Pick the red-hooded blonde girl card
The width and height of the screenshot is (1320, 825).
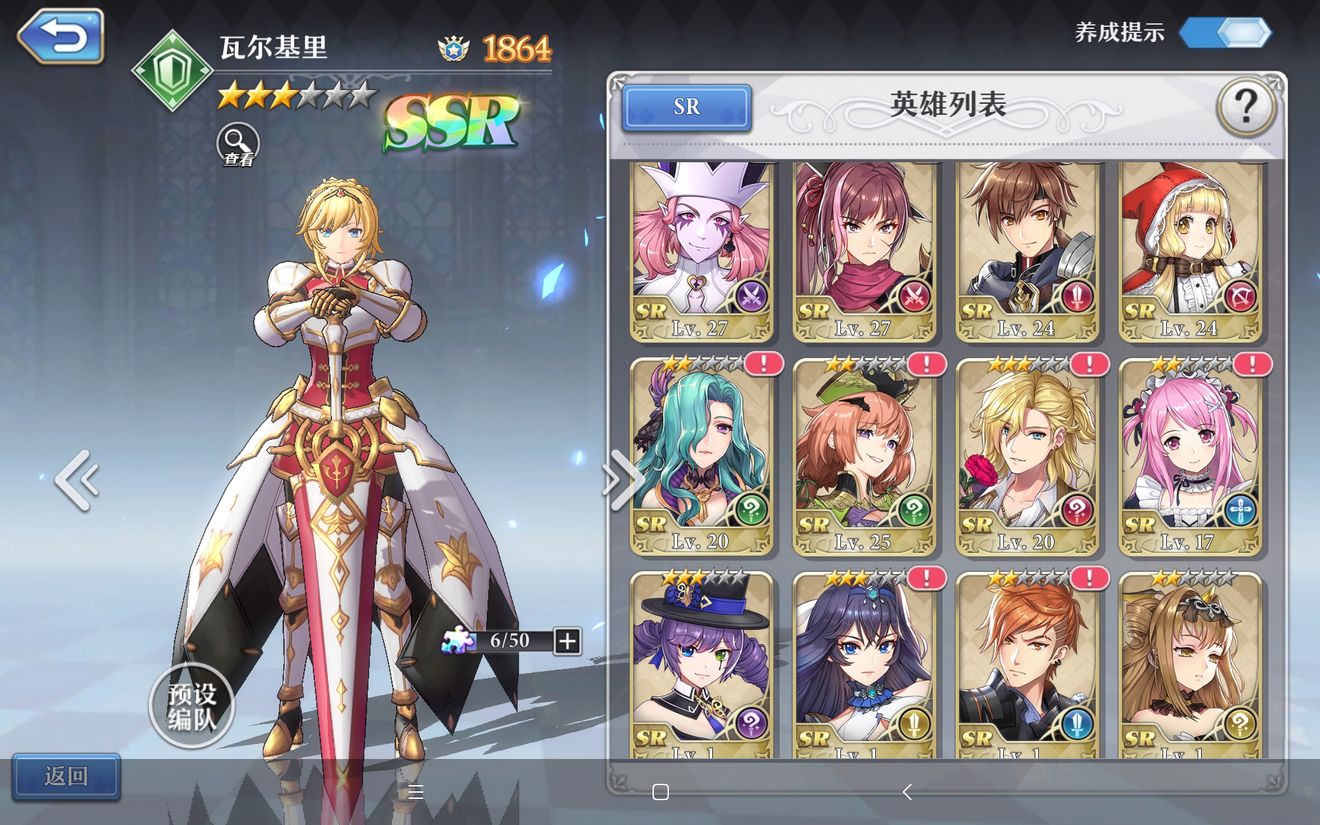tap(1190, 250)
